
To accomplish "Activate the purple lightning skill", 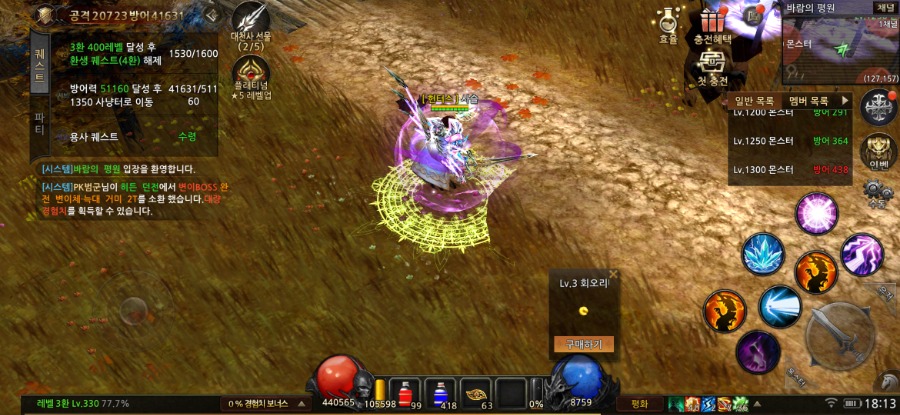I will click(860, 254).
